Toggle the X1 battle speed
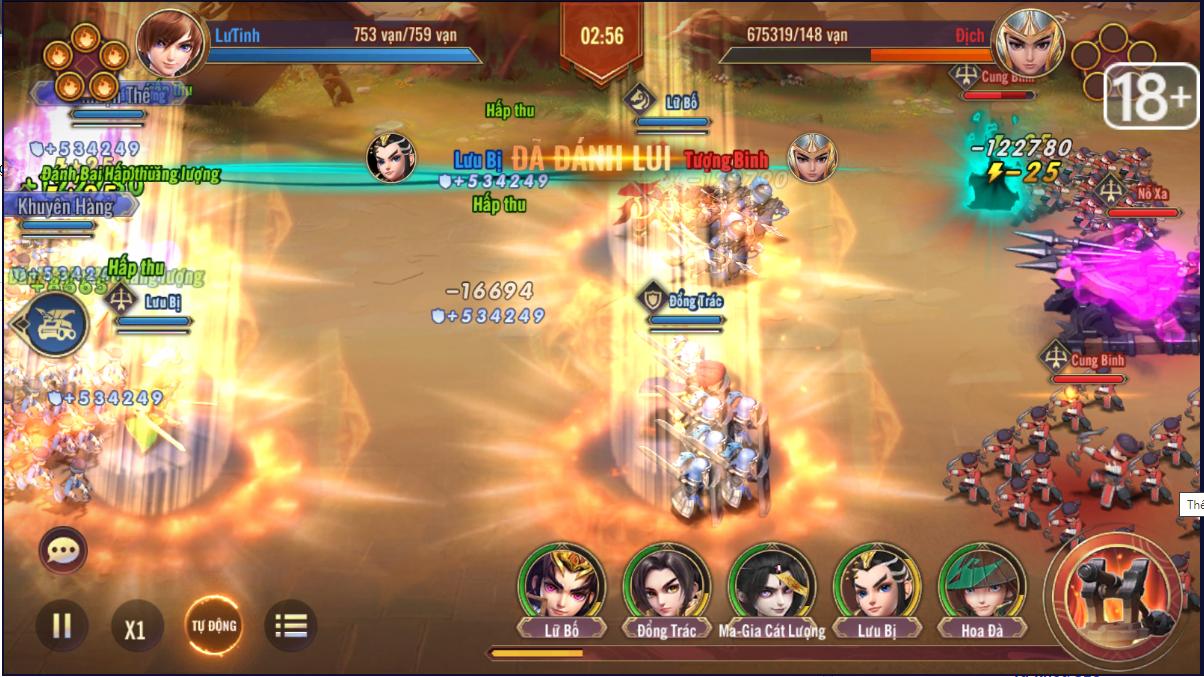 (135, 629)
